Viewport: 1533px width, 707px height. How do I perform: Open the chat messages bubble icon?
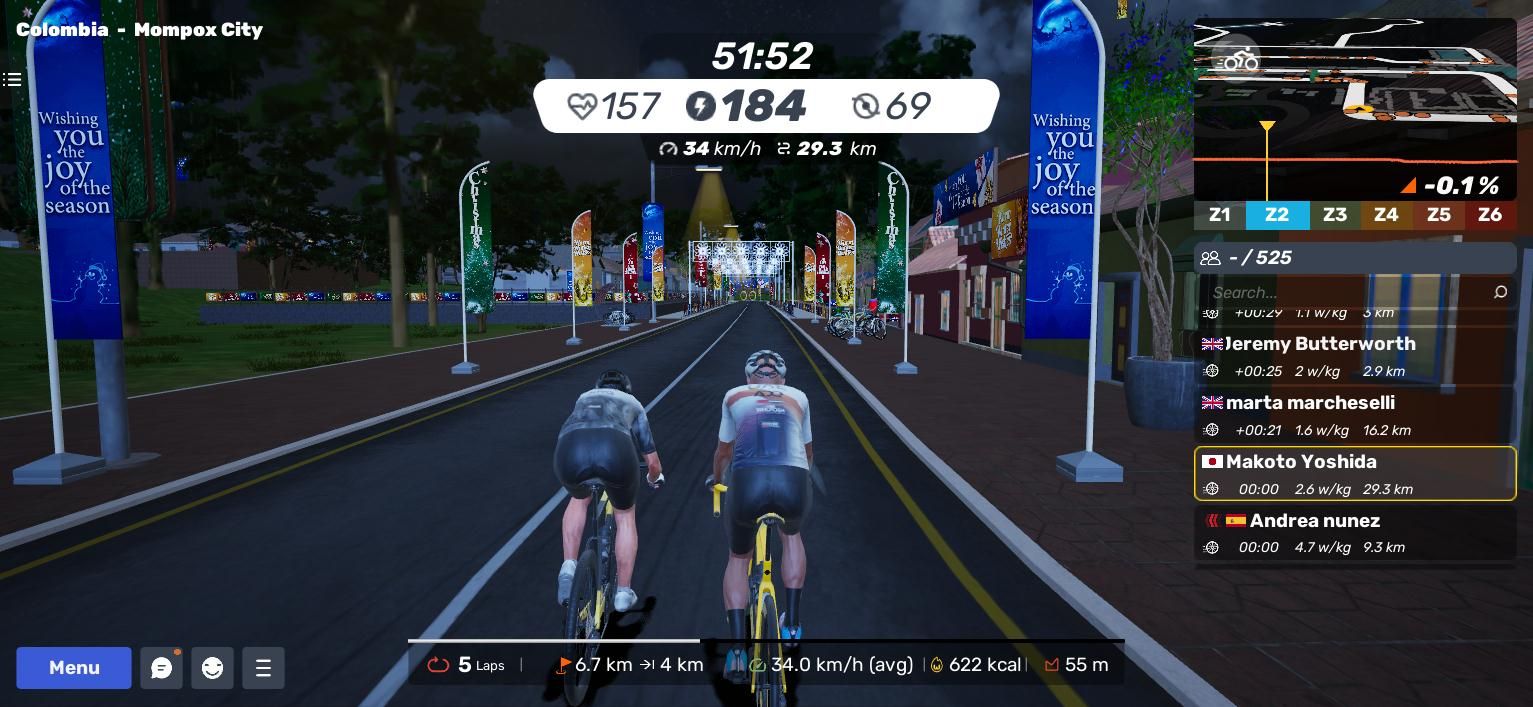pyautogui.click(x=161, y=668)
